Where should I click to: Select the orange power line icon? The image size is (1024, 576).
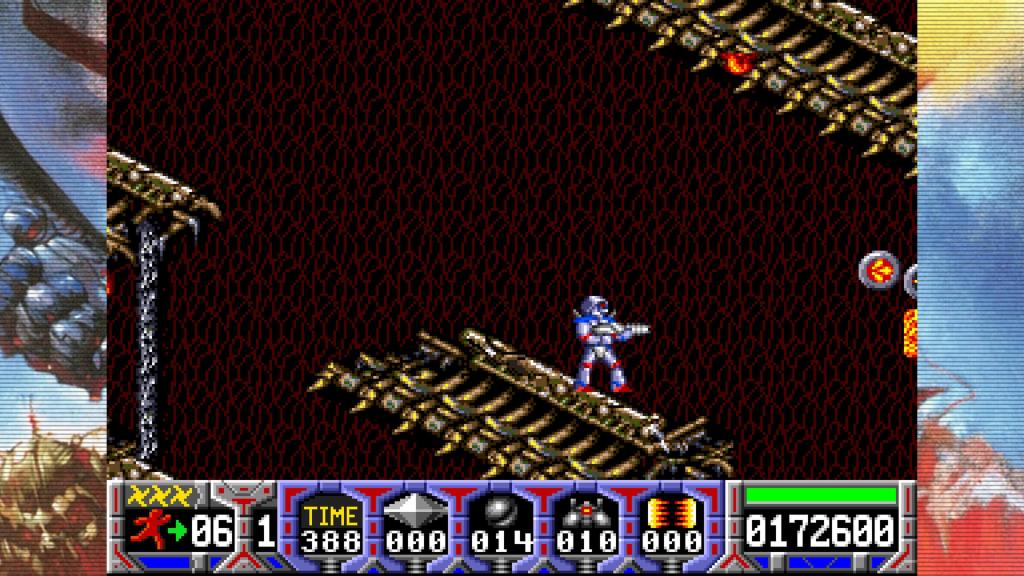(x=662, y=512)
